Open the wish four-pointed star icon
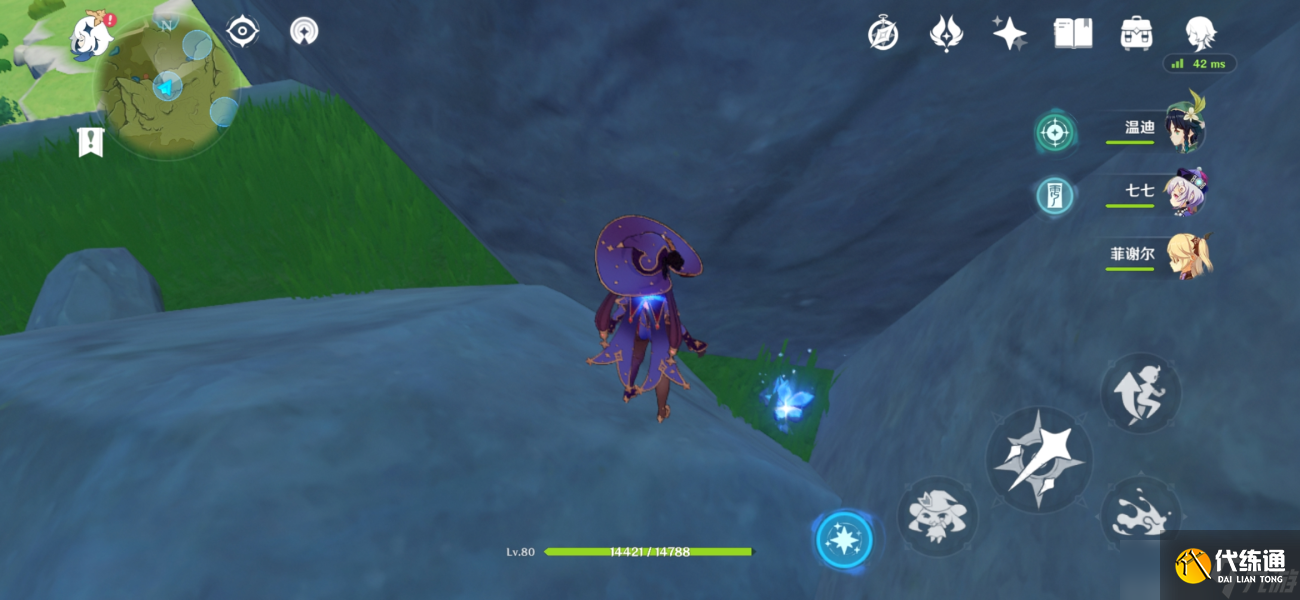The width and height of the screenshot is (1300, 600). point(1009,34)
